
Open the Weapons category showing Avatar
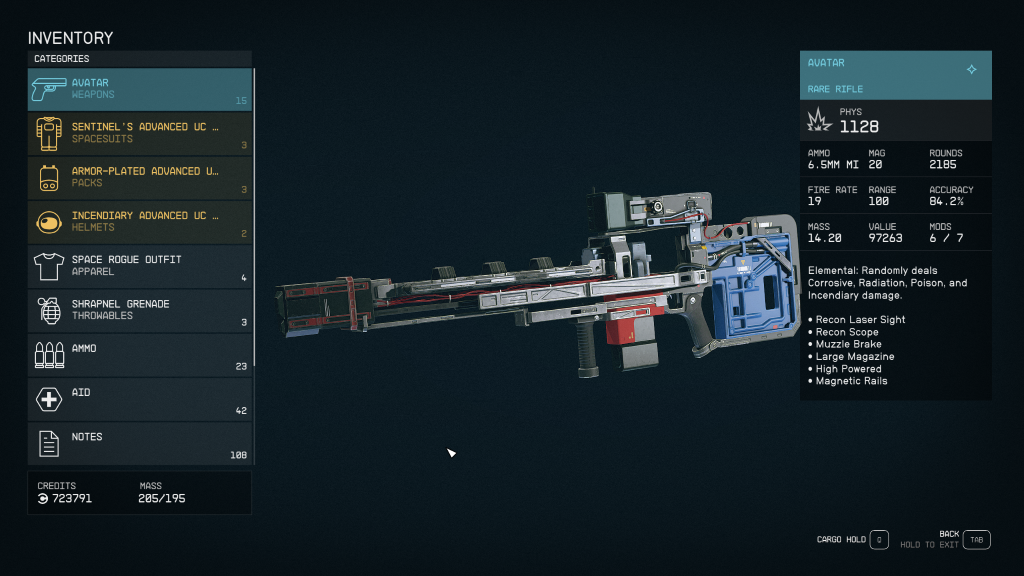[140, 89]
